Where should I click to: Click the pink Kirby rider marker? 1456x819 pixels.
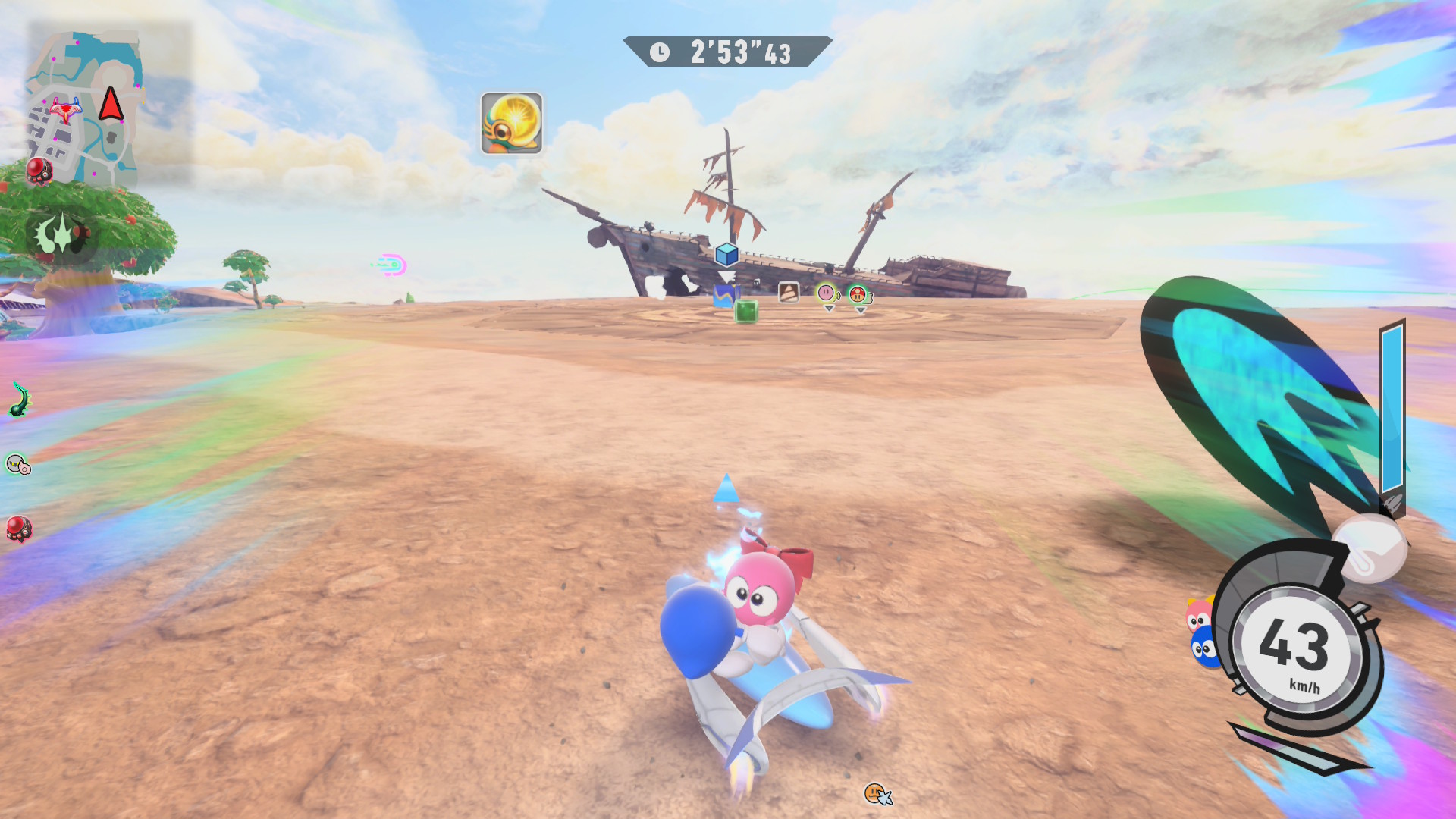(826, 293)
